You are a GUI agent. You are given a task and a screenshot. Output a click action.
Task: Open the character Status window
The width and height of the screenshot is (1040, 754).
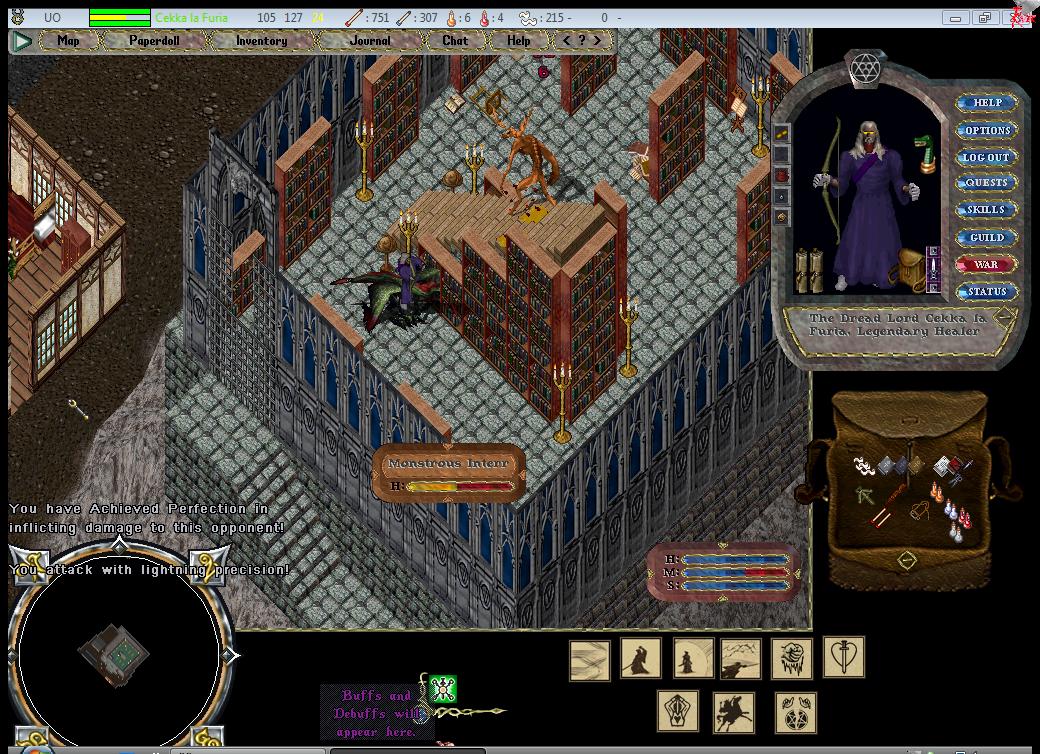pyautogui.click(x=986, y=292)
